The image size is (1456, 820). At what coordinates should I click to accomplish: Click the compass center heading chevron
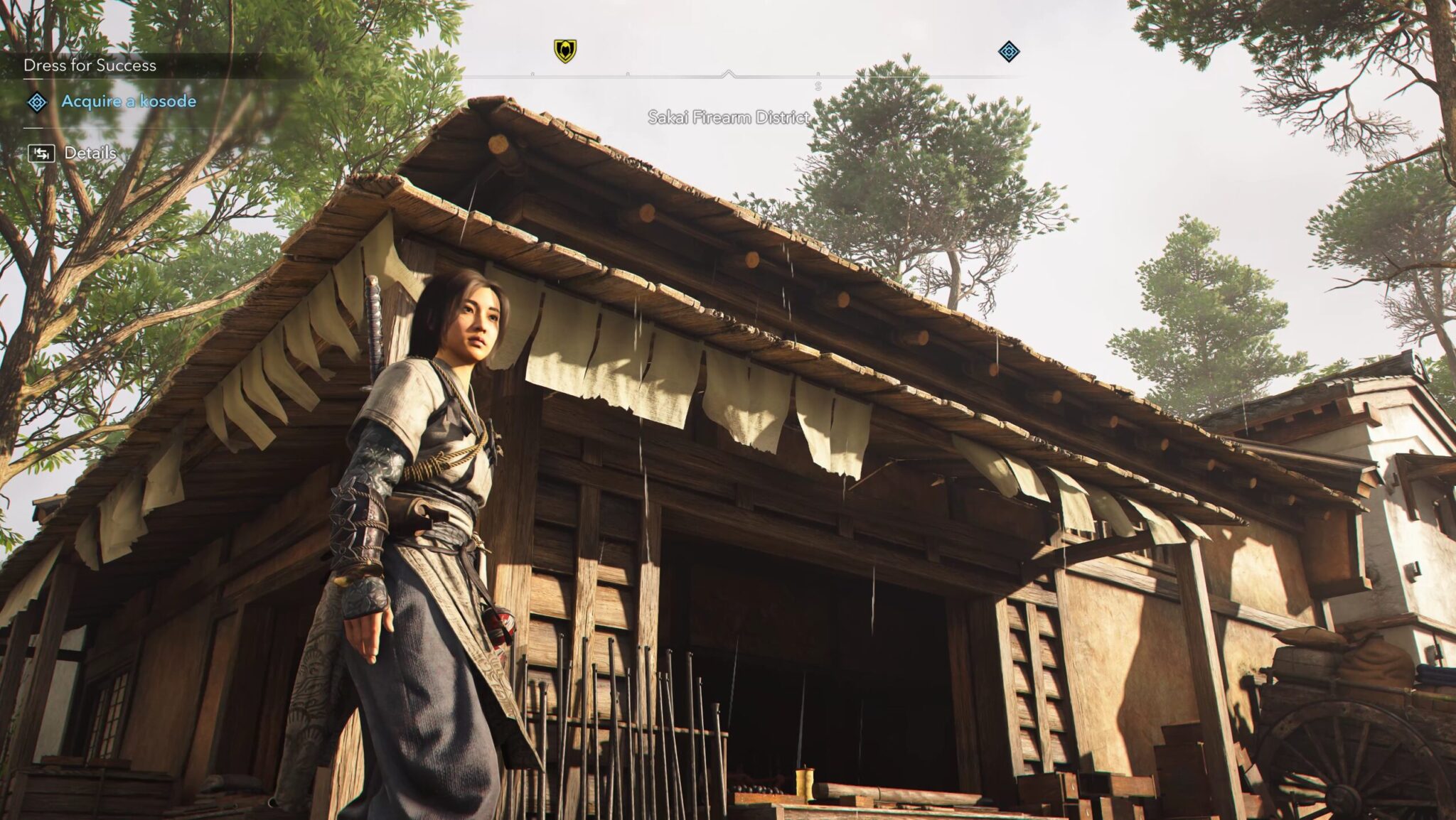point(728,71)
